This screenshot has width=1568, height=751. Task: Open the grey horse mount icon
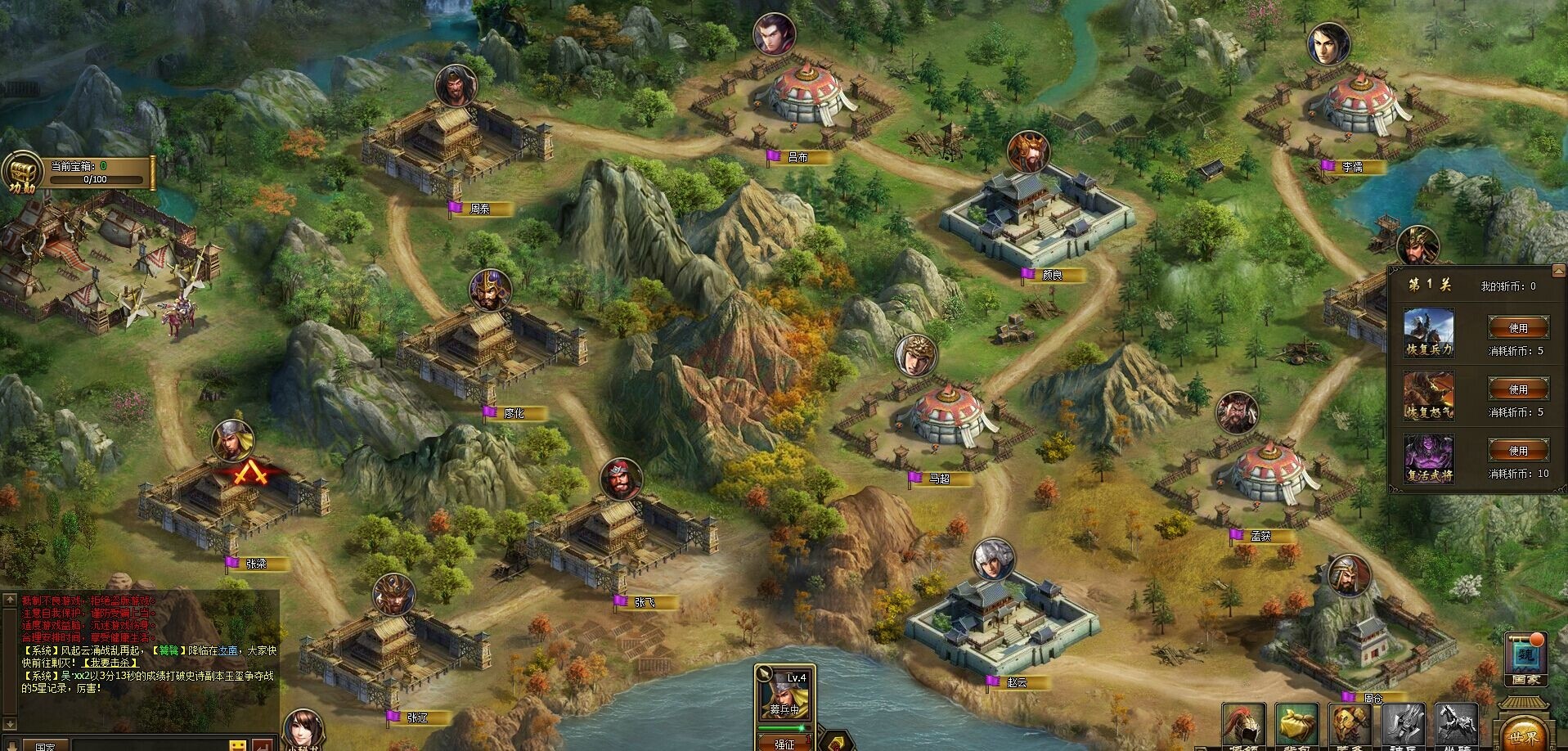pyautogui.click(x=1457, y=727)
